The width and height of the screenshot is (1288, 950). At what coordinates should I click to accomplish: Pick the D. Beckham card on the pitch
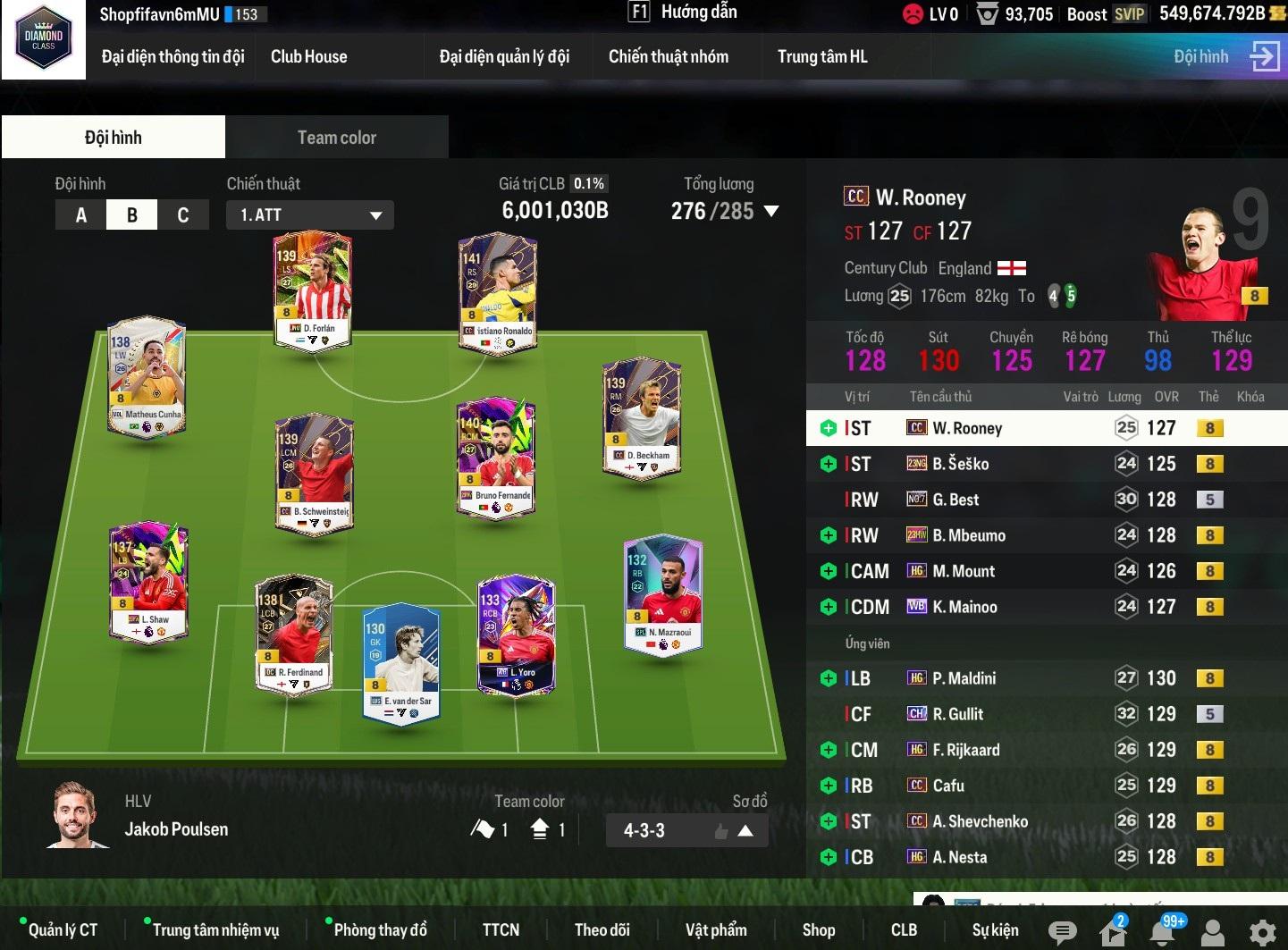[x=642, y=416]
